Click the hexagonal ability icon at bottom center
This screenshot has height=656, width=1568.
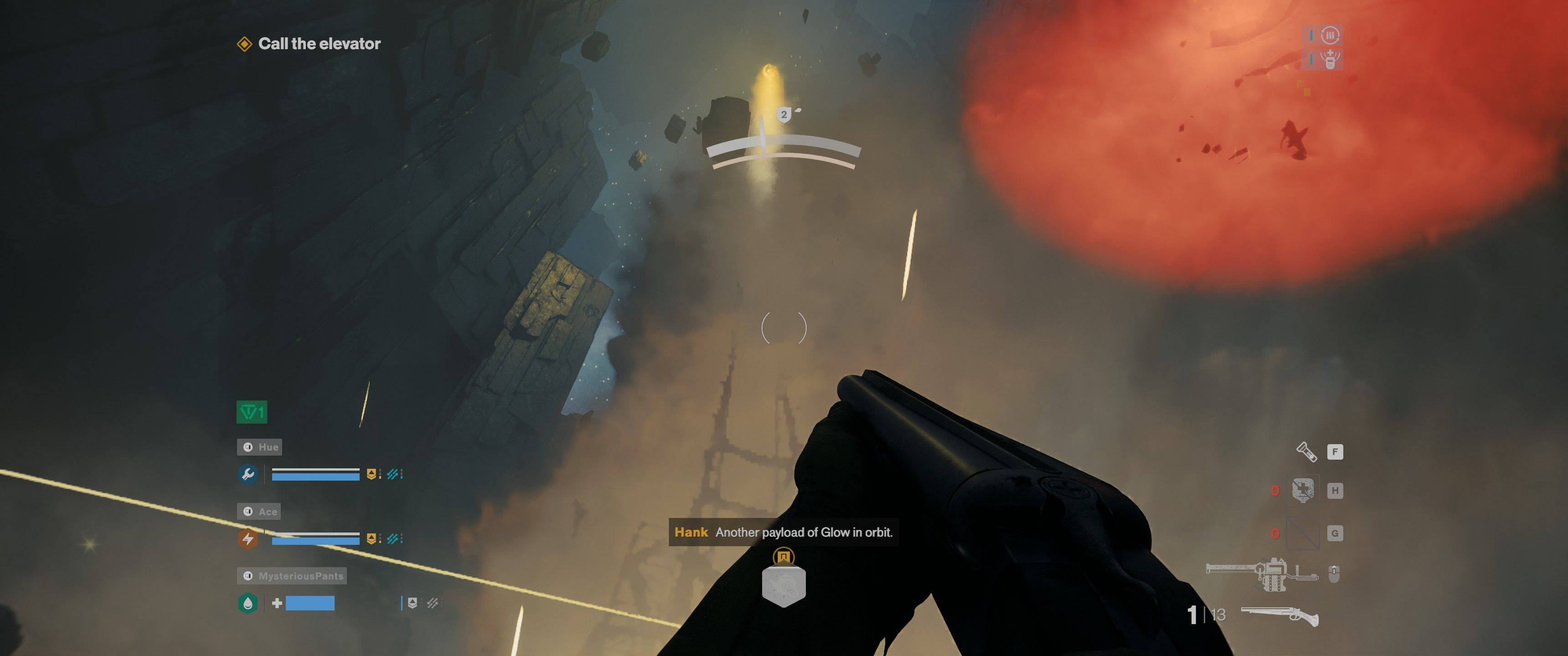point(784,585)
